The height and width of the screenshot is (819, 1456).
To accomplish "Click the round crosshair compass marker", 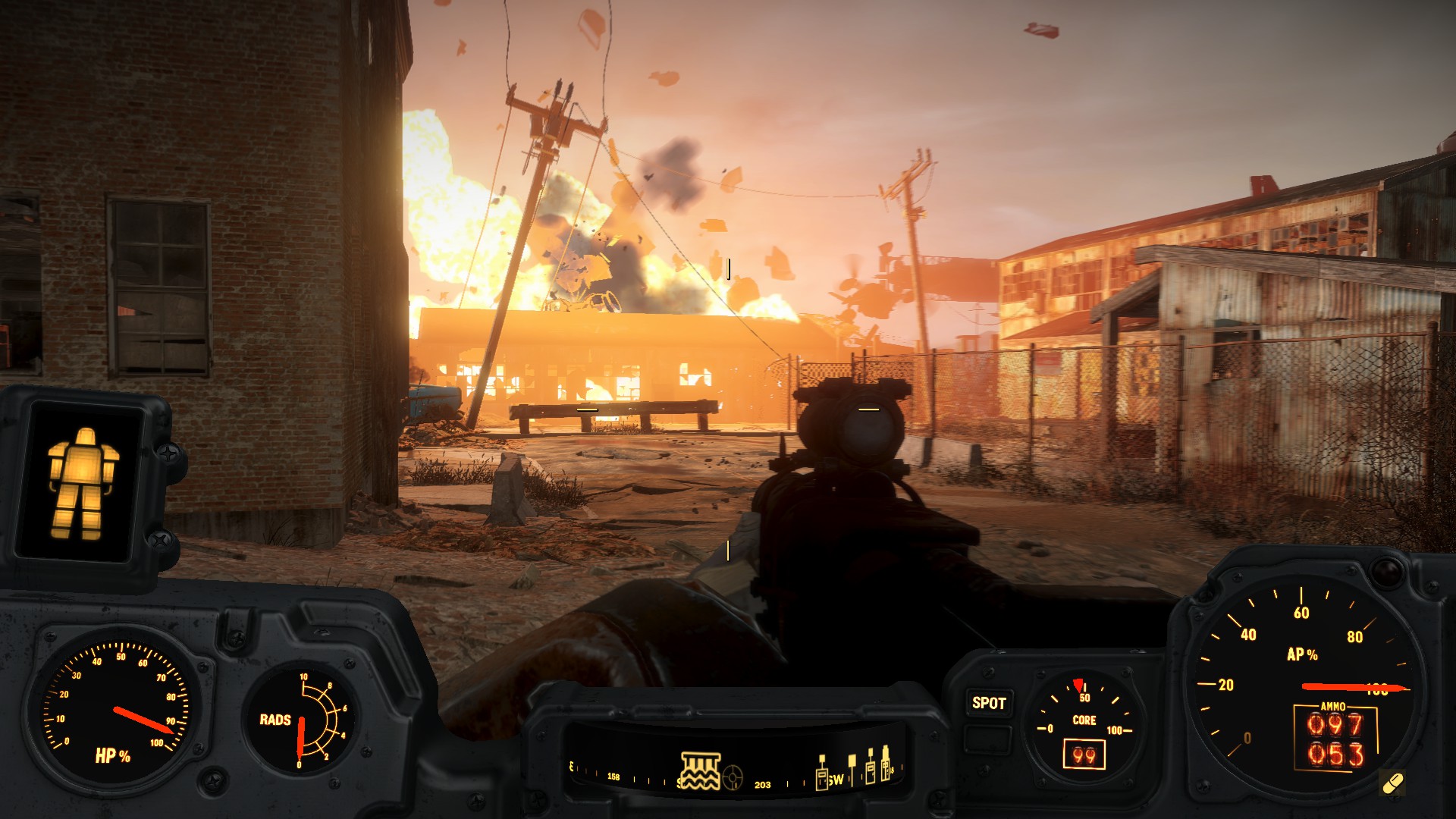I will (733, 777).
